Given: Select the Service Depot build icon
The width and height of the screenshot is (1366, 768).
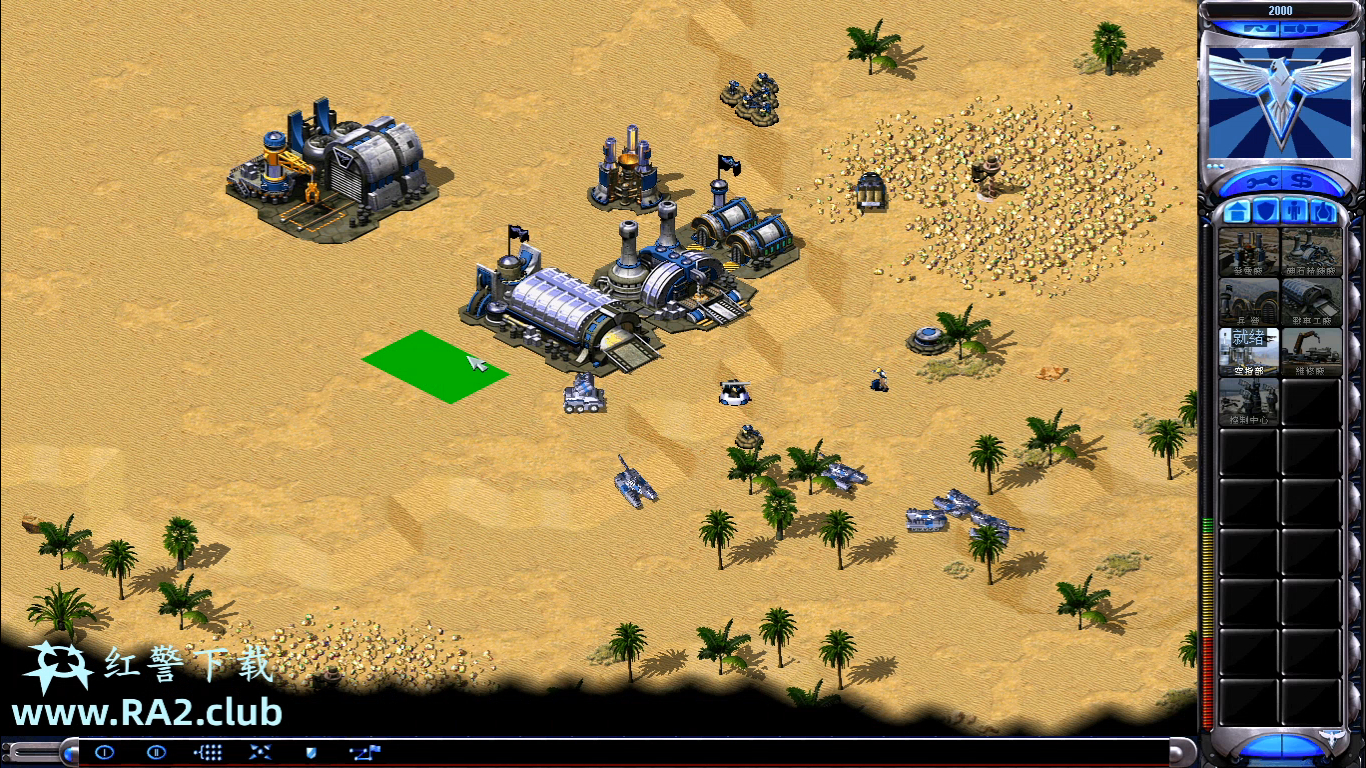Looking at the screenshot, I should click(x=1311, y=351).
